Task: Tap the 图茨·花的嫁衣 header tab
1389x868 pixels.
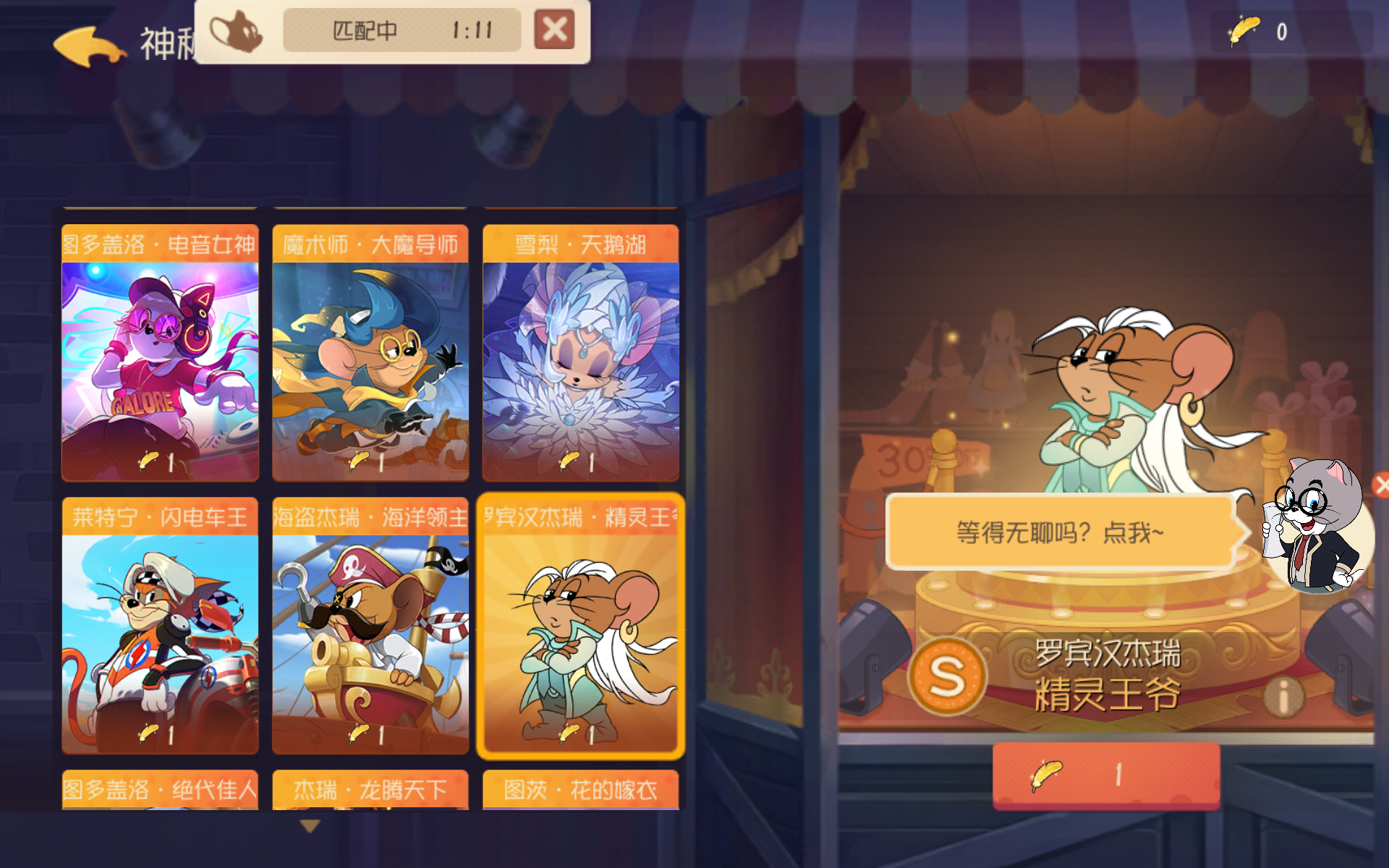Action: pyautogui.click(x=580, y=791)
